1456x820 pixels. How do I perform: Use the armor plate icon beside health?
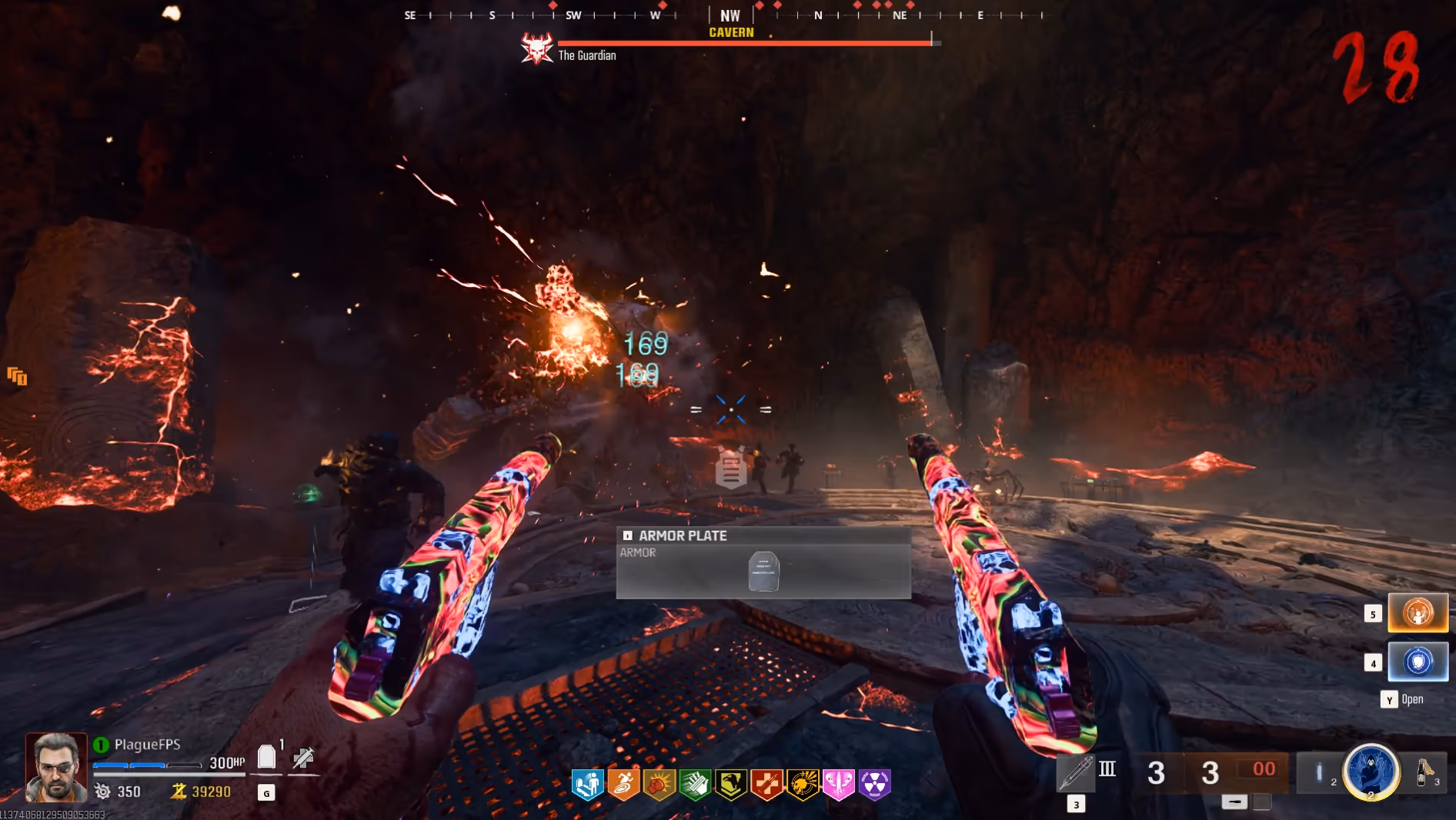pyautogui.click(x=266, y=757)
